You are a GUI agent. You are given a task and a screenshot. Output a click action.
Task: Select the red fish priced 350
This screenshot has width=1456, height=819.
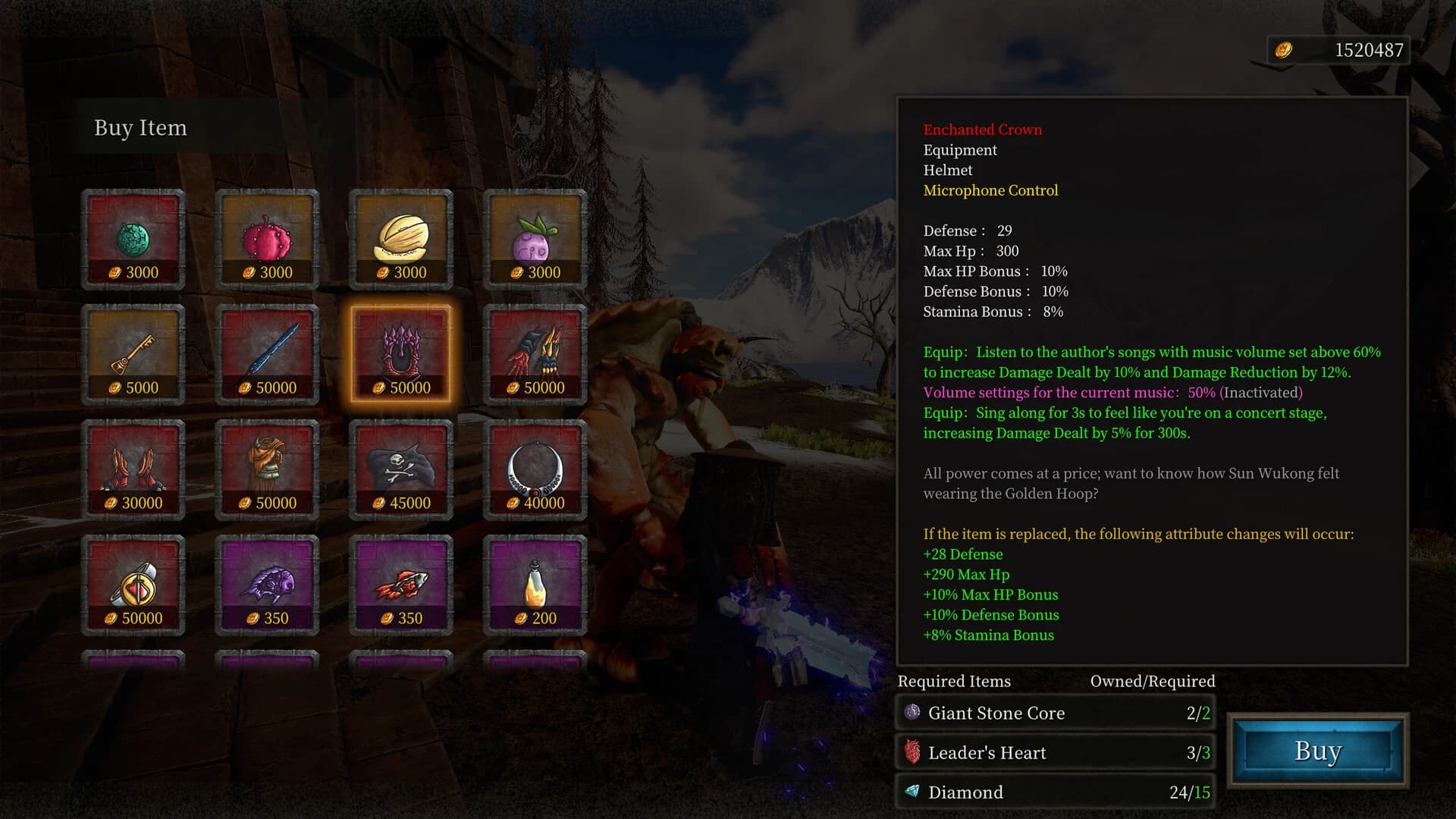click(400, 582)
